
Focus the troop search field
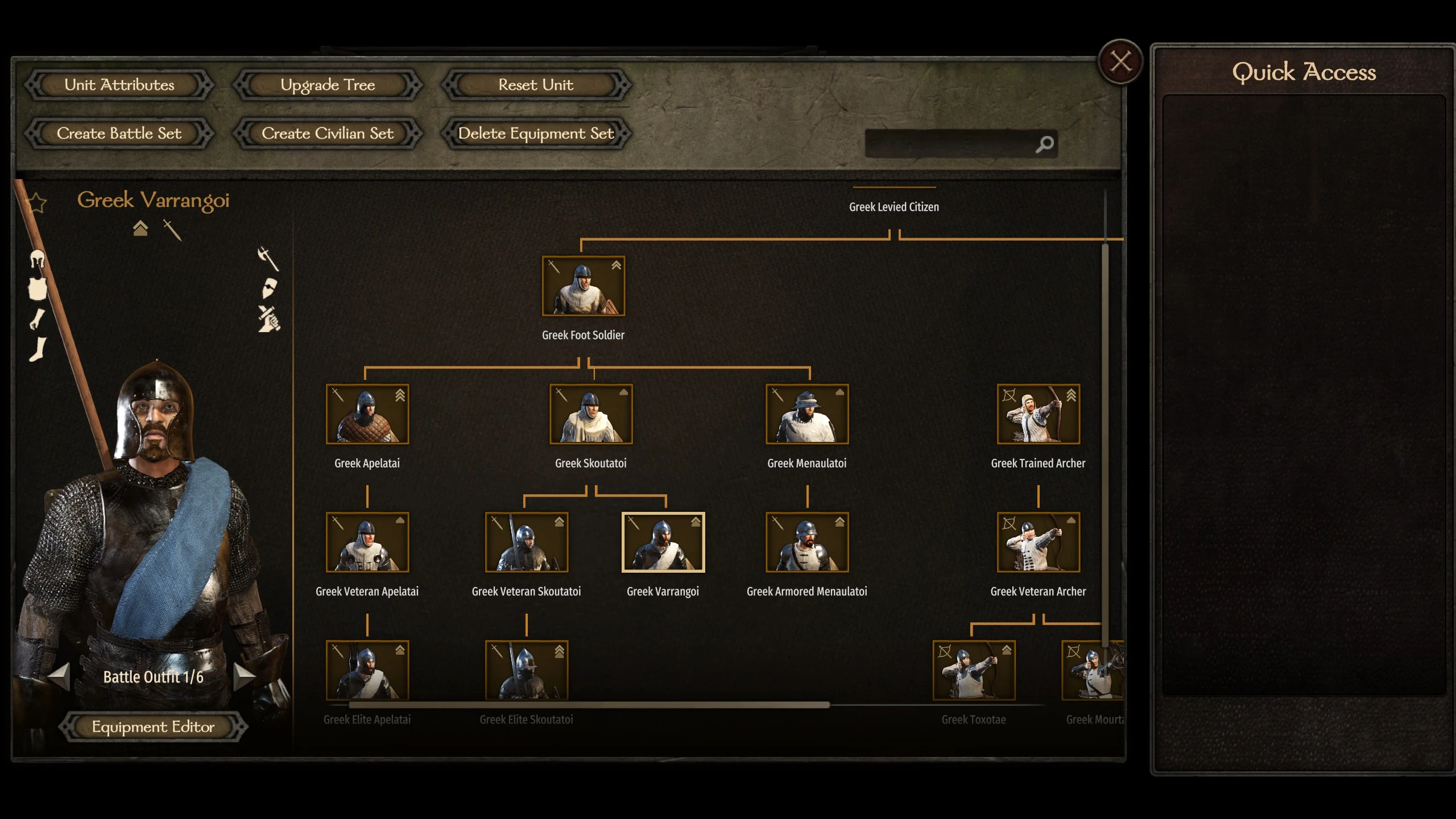[950, 144]
